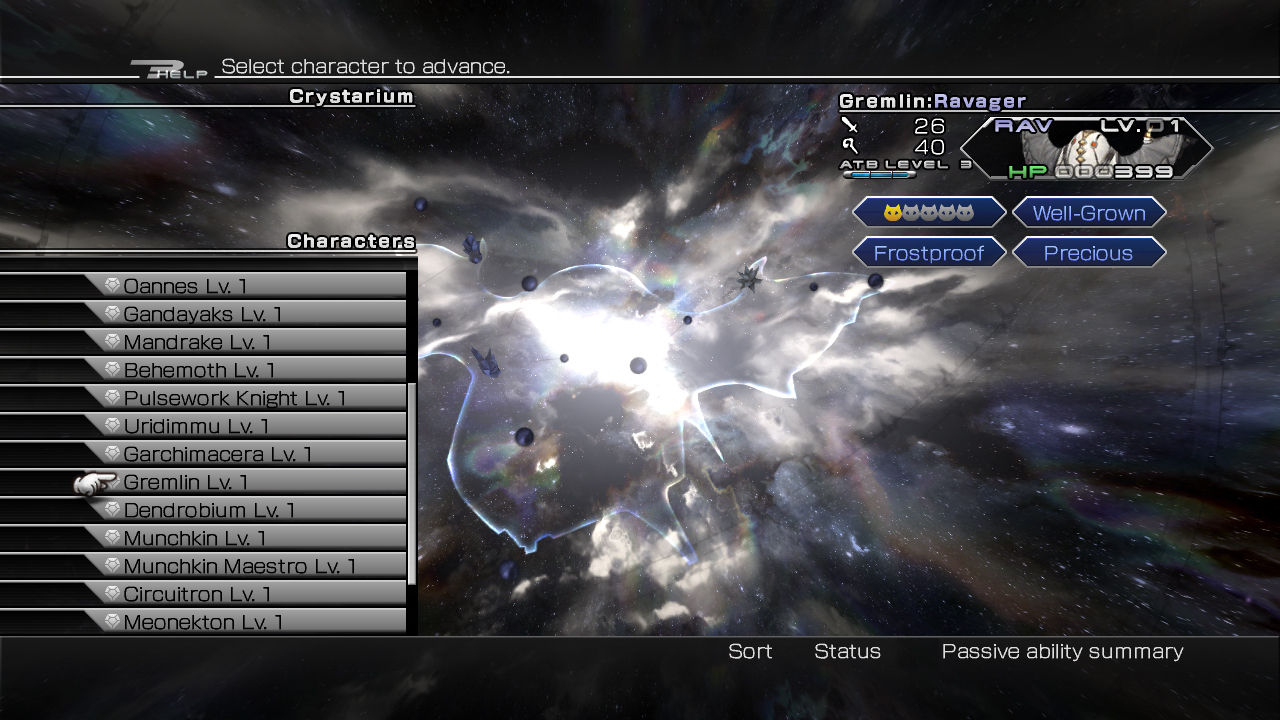
Task: Select the Frostproof ability badge
Action: [x=929, y=253]
